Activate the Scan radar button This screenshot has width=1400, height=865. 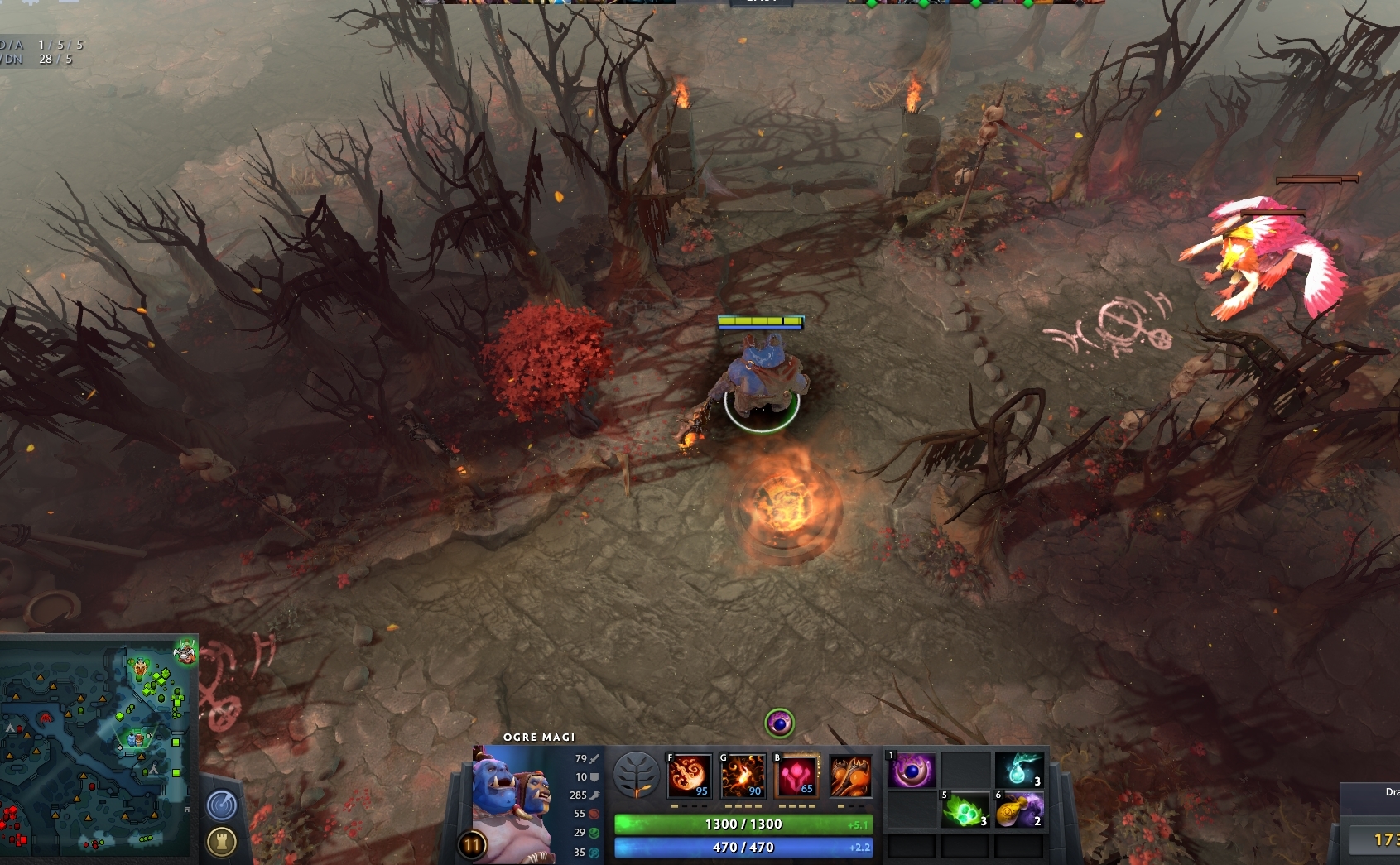tap(221, 805)
